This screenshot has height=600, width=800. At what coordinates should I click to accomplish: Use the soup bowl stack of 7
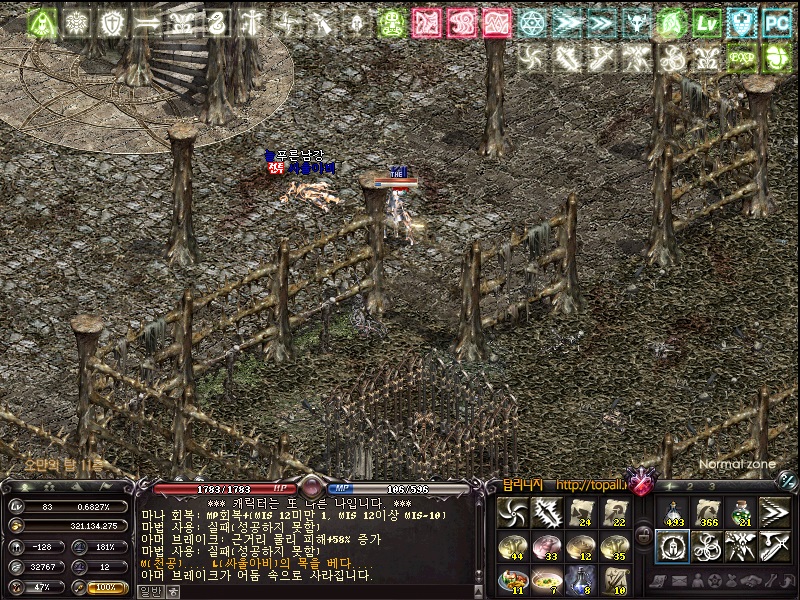pyautogui.click(x=546, y=579)
